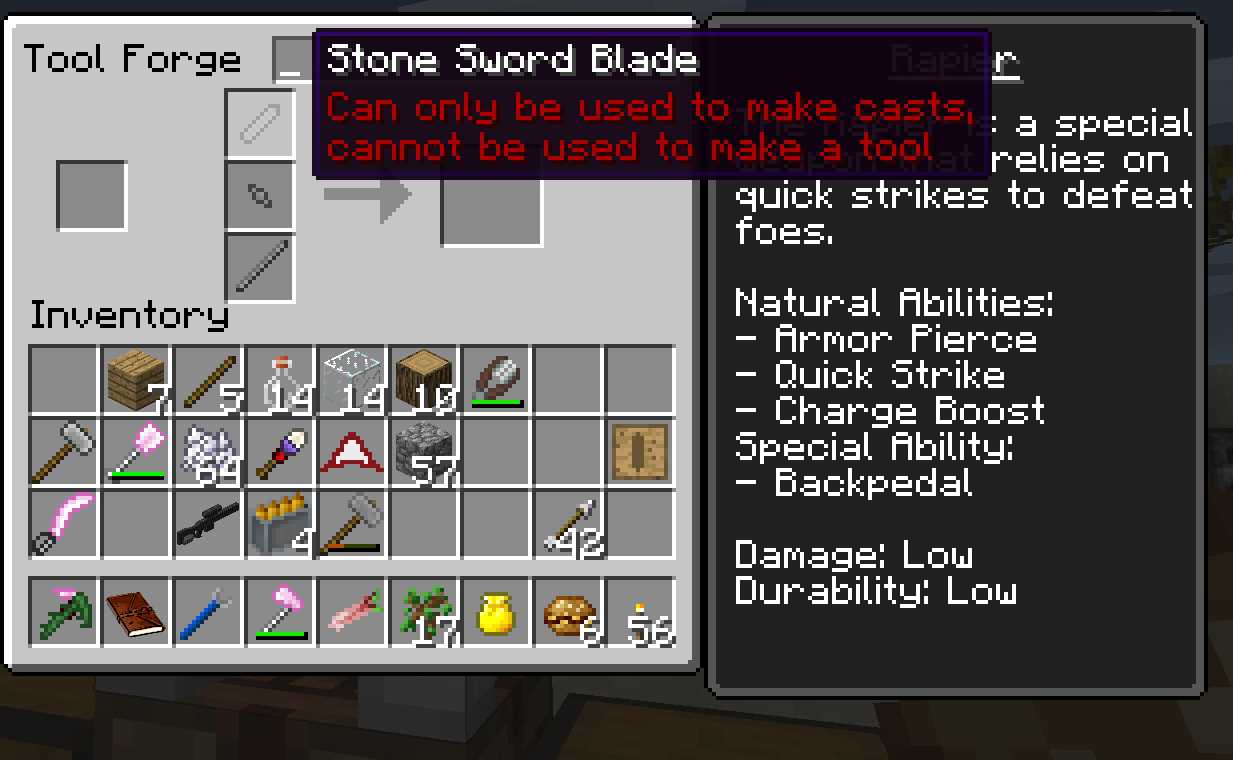
Task: Select the tool rod part slot
Action: tap(260, 267)
